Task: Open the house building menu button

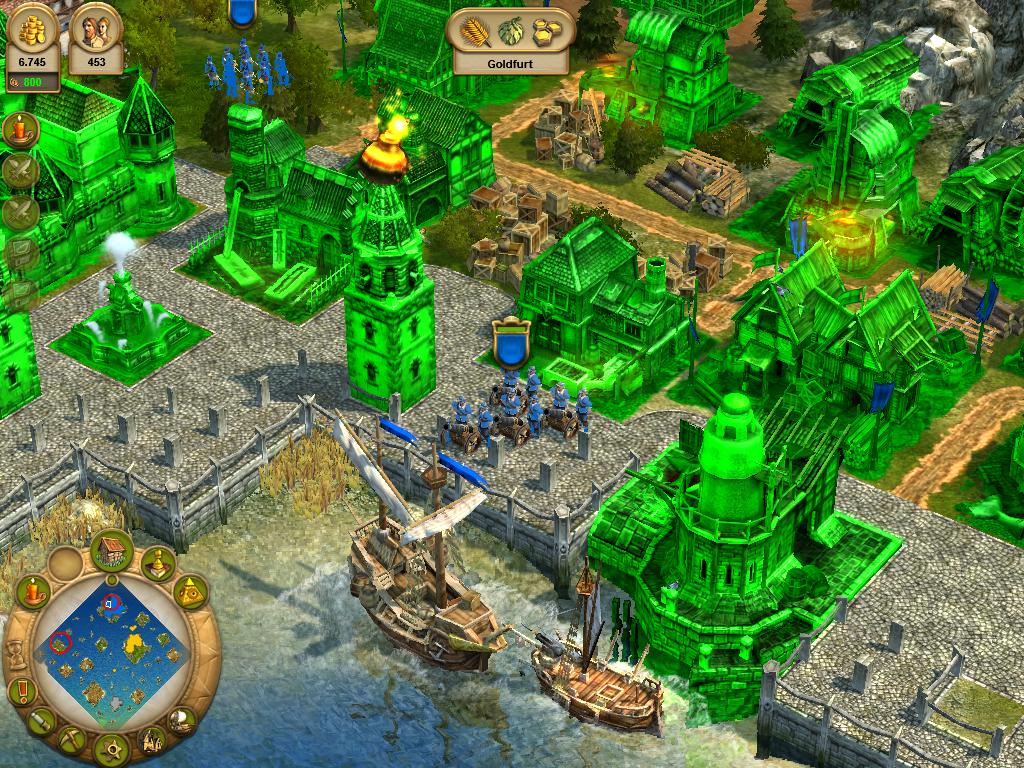Action: [x=112, y=549]
